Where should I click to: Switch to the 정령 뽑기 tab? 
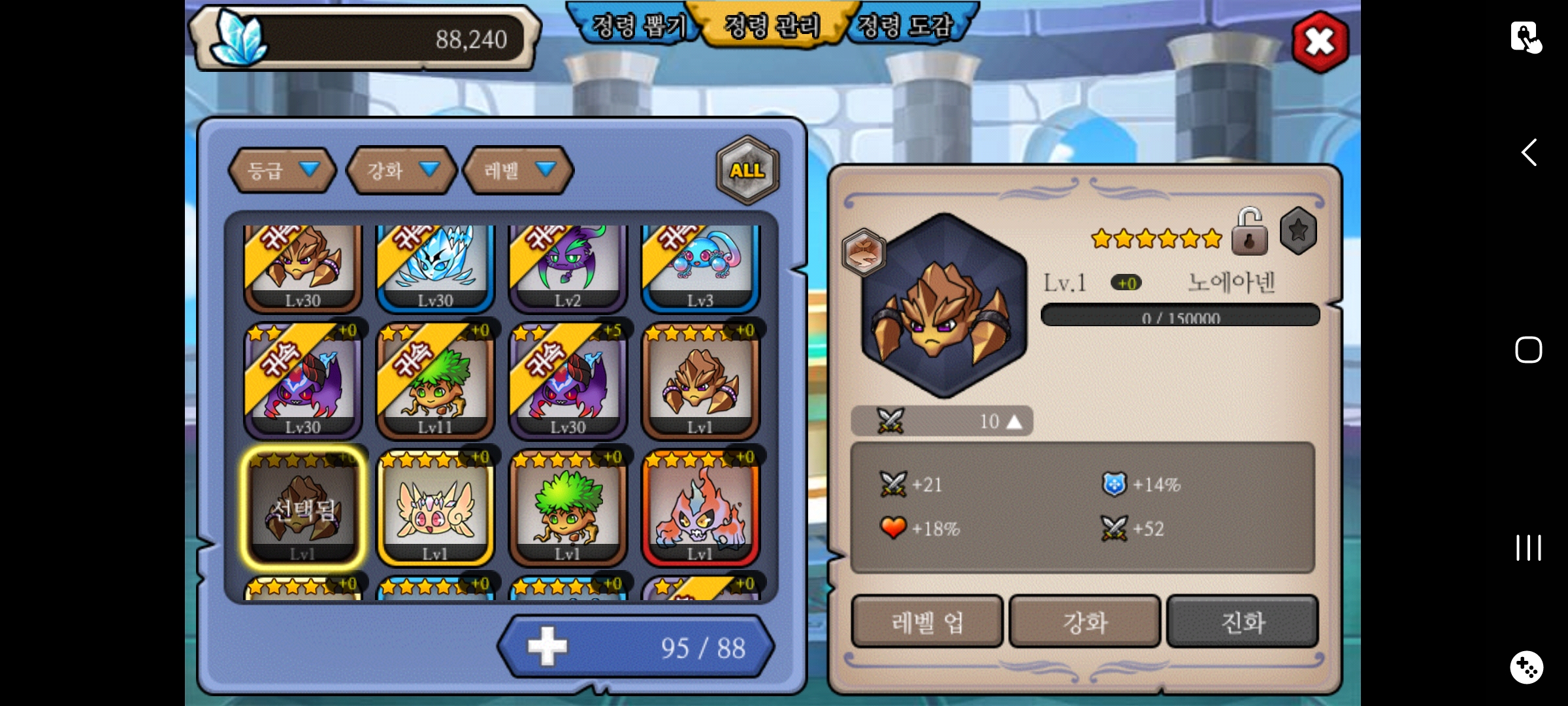click(637, 26)
